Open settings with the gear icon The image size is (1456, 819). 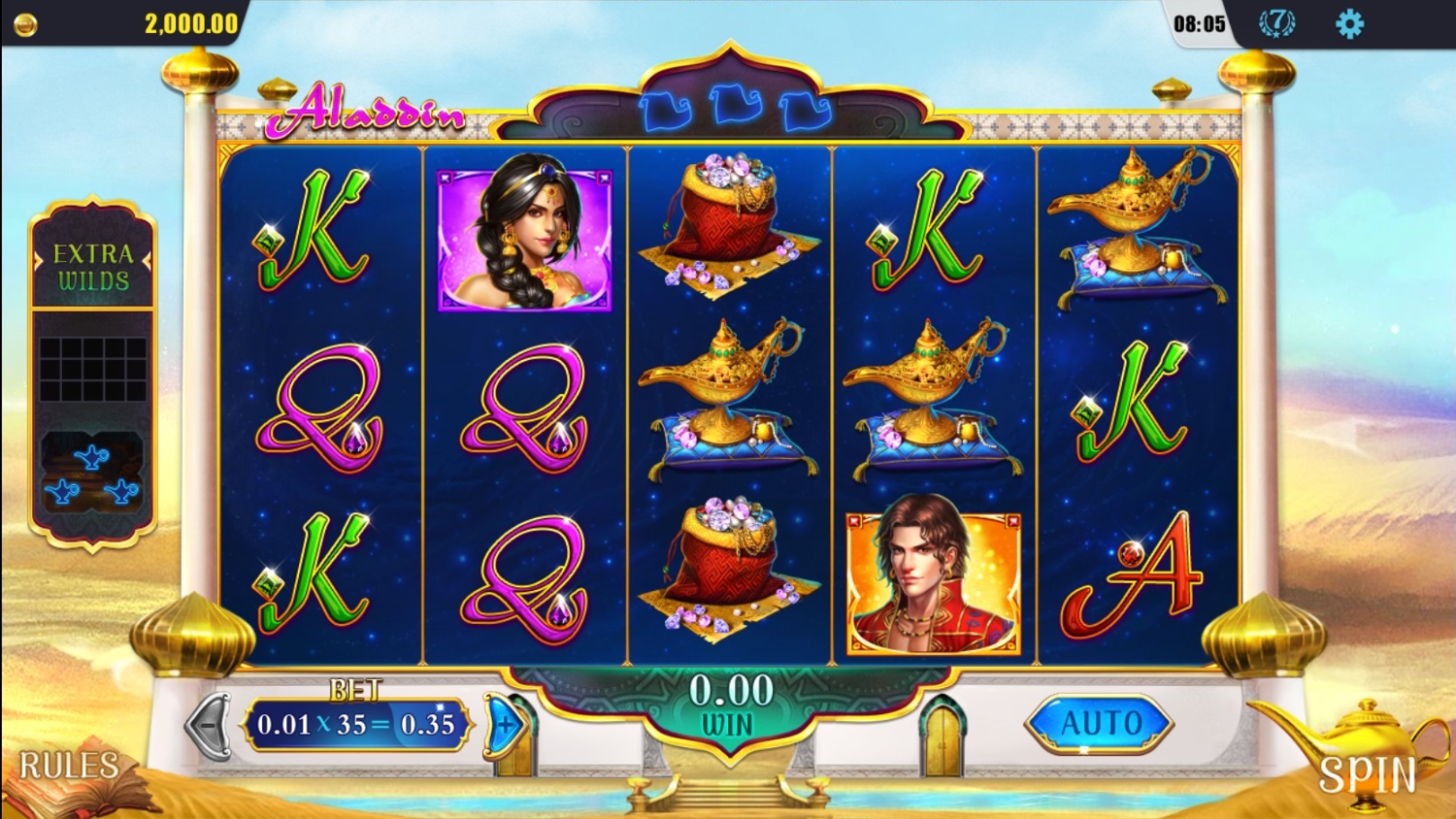[1349, 24]
